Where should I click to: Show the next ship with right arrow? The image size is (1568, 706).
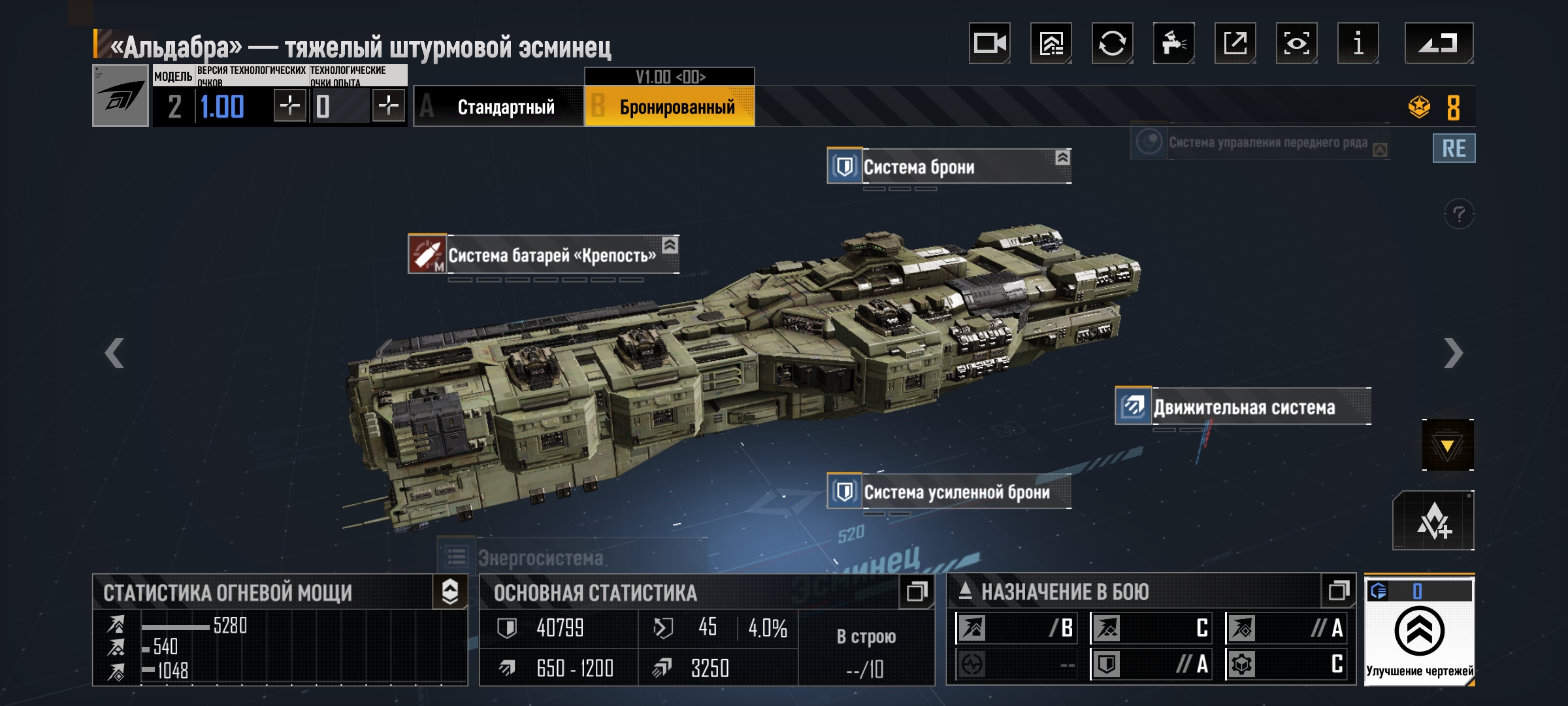click(x=1453, y=354)
